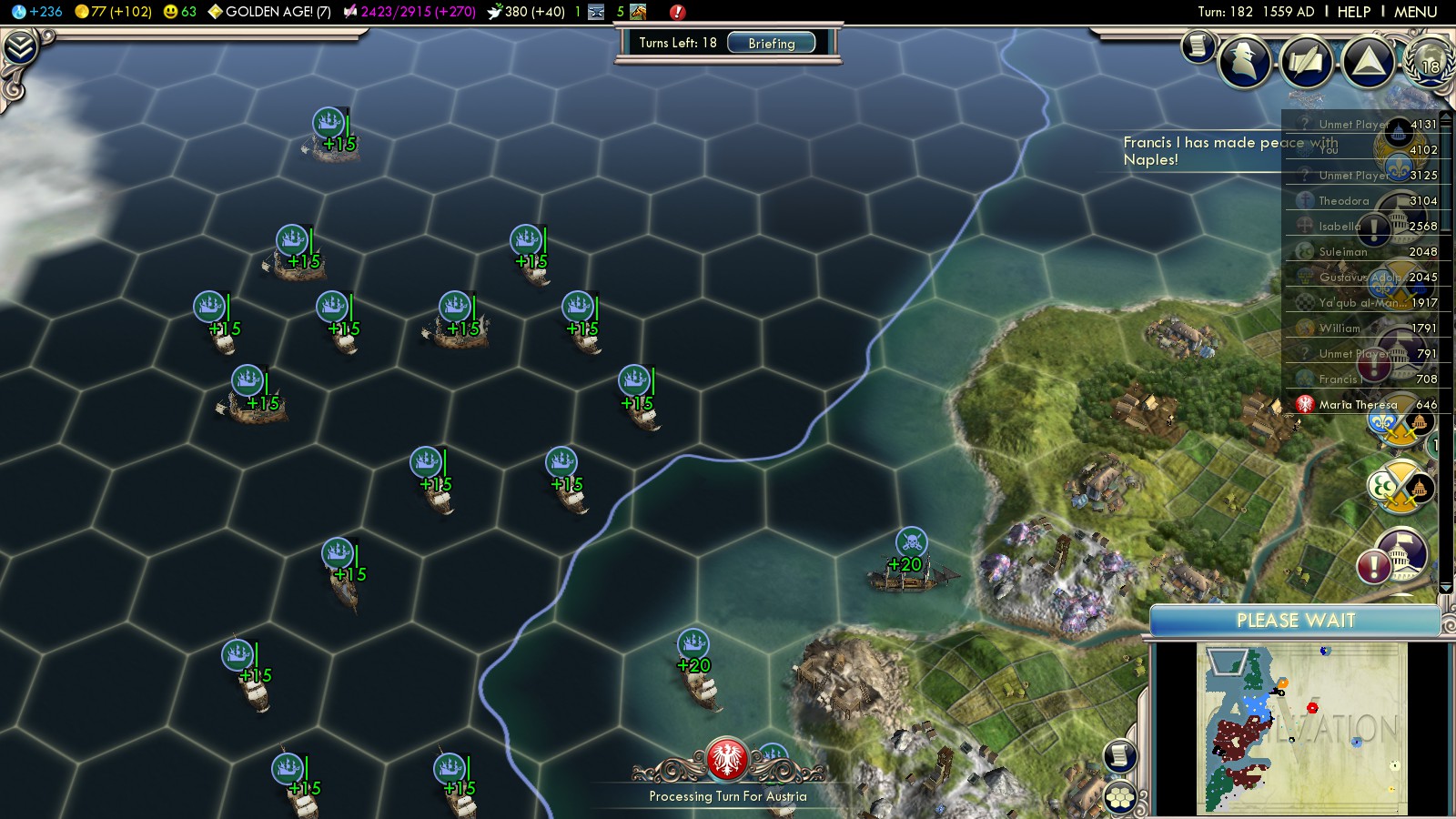Open the notification log scroll icon

click(1198, 45)
